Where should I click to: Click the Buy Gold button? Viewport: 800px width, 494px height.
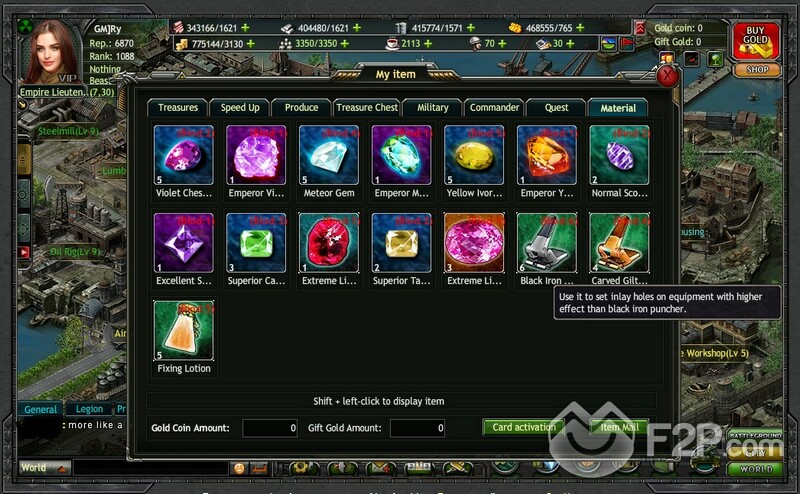pyautogui.click(x=756, y=40)
